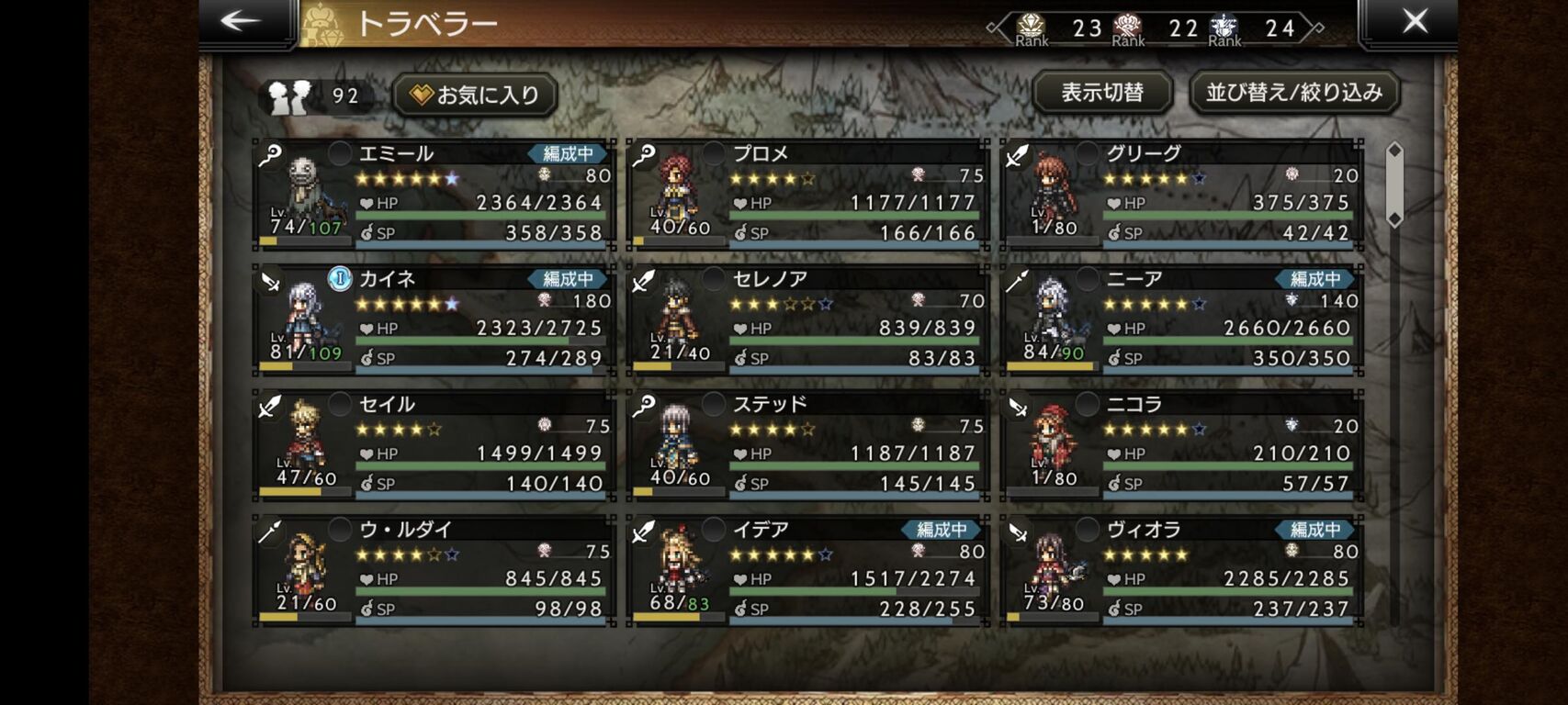Select traveler ニーア
The width and height of the screenshot is (1568, 705).
(x=1181, y=319)
